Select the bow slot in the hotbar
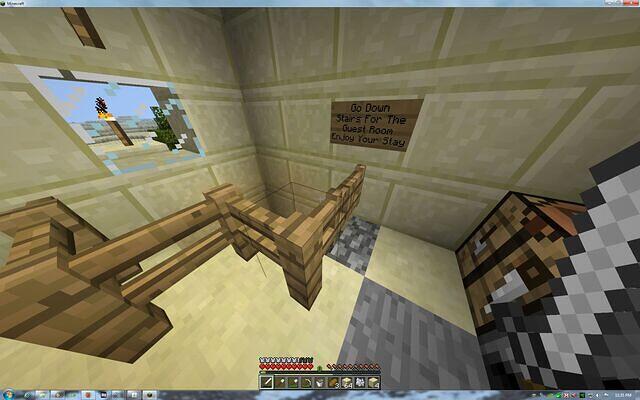Viewport: 640px width, 400px height. (306, 382)
